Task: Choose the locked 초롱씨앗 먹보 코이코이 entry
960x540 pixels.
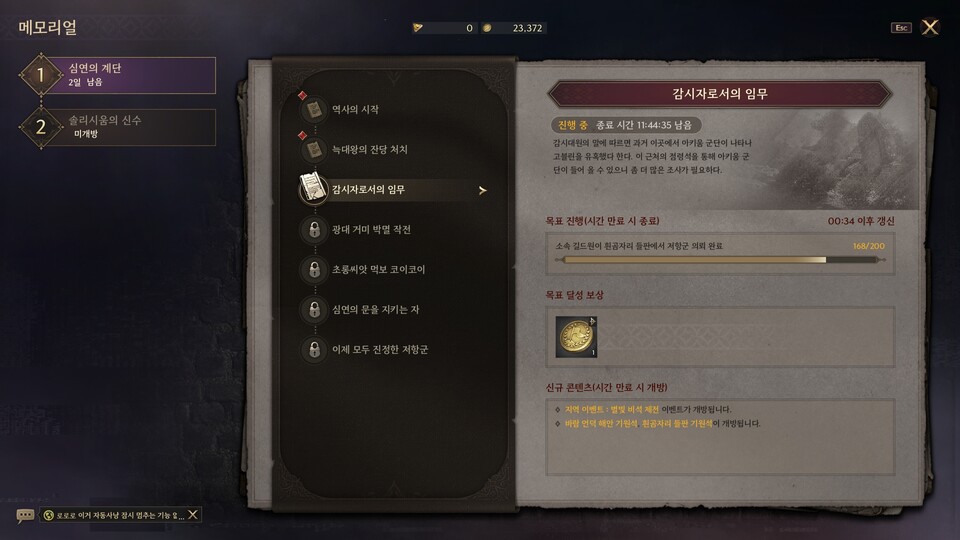Action: click(378, 270)
